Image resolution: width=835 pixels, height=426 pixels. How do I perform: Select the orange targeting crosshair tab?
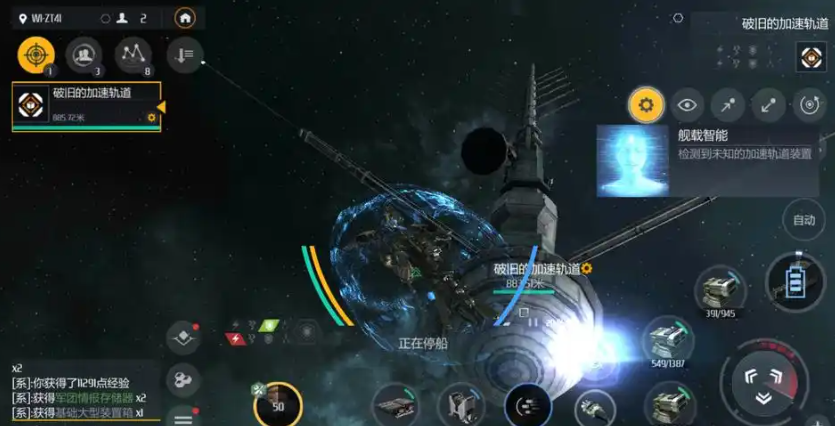coord(35,54)
